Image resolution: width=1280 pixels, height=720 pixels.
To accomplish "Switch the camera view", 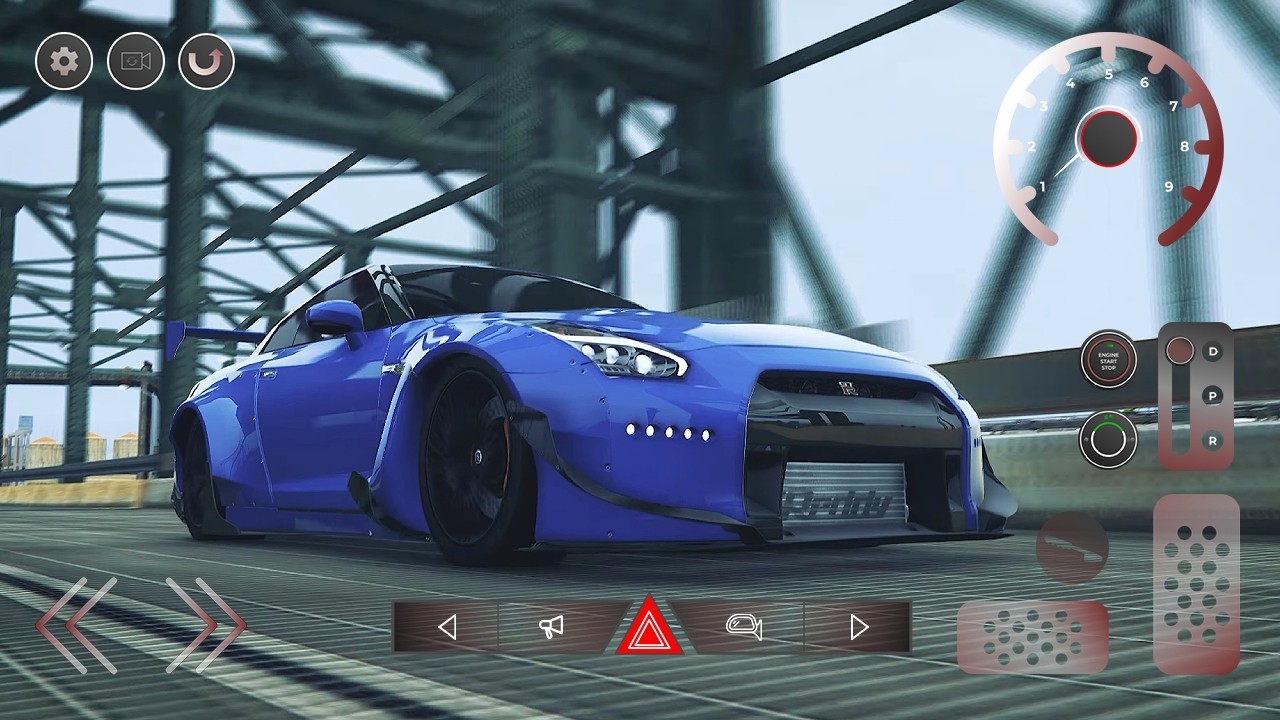I will 134,62.
